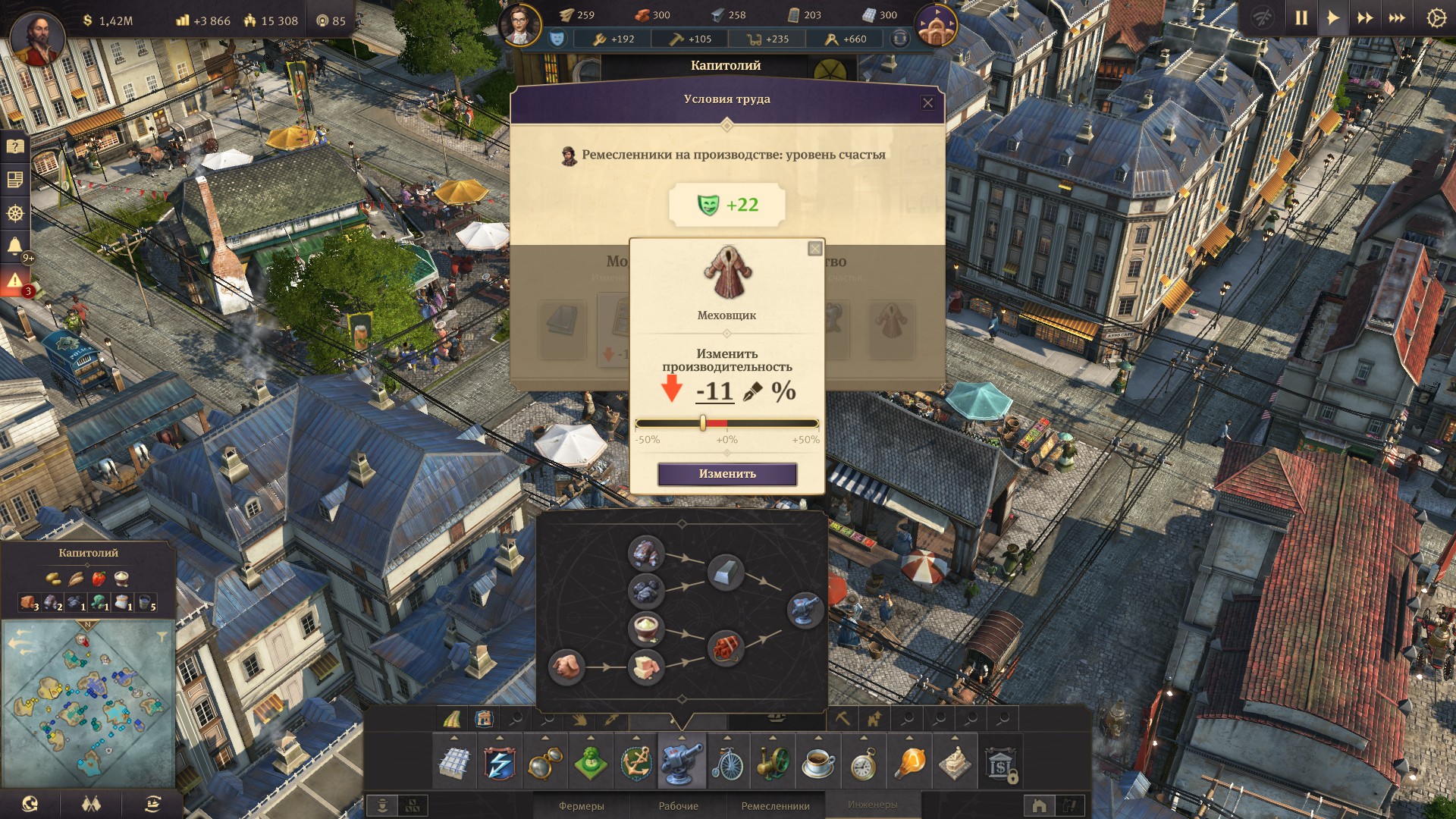This screenshot has width=1456, height=819.
Task: Switch to the Ремесленники tab
Action: point(775,806)
